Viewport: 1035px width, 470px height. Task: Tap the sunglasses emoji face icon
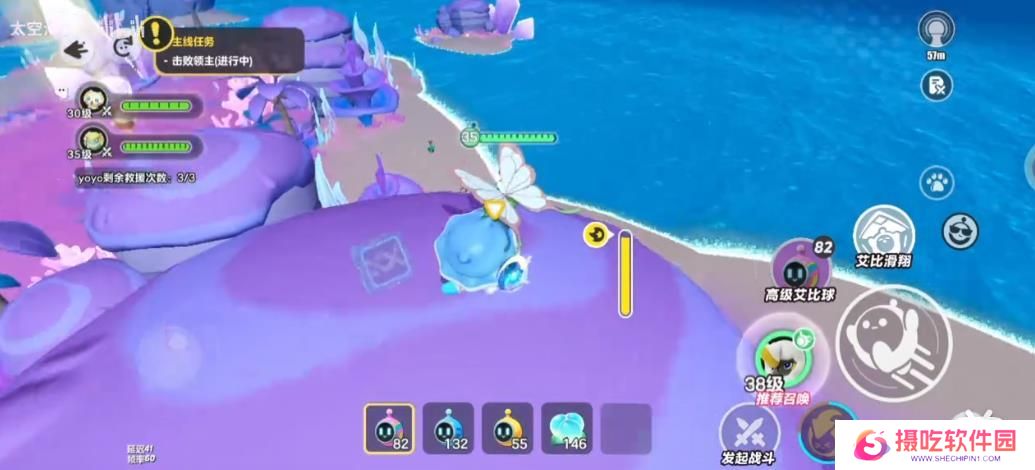(961, 231)
